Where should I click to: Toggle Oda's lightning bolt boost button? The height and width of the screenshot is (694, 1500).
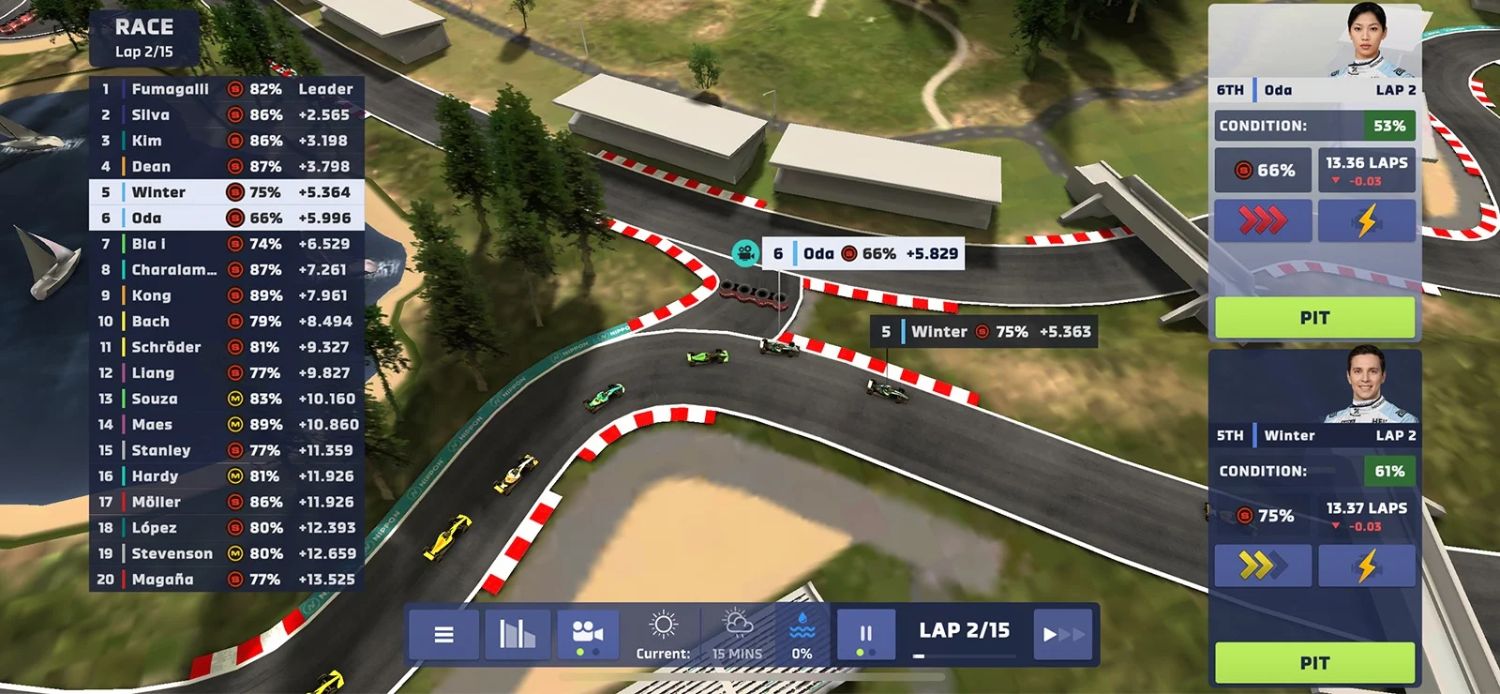1366,221
